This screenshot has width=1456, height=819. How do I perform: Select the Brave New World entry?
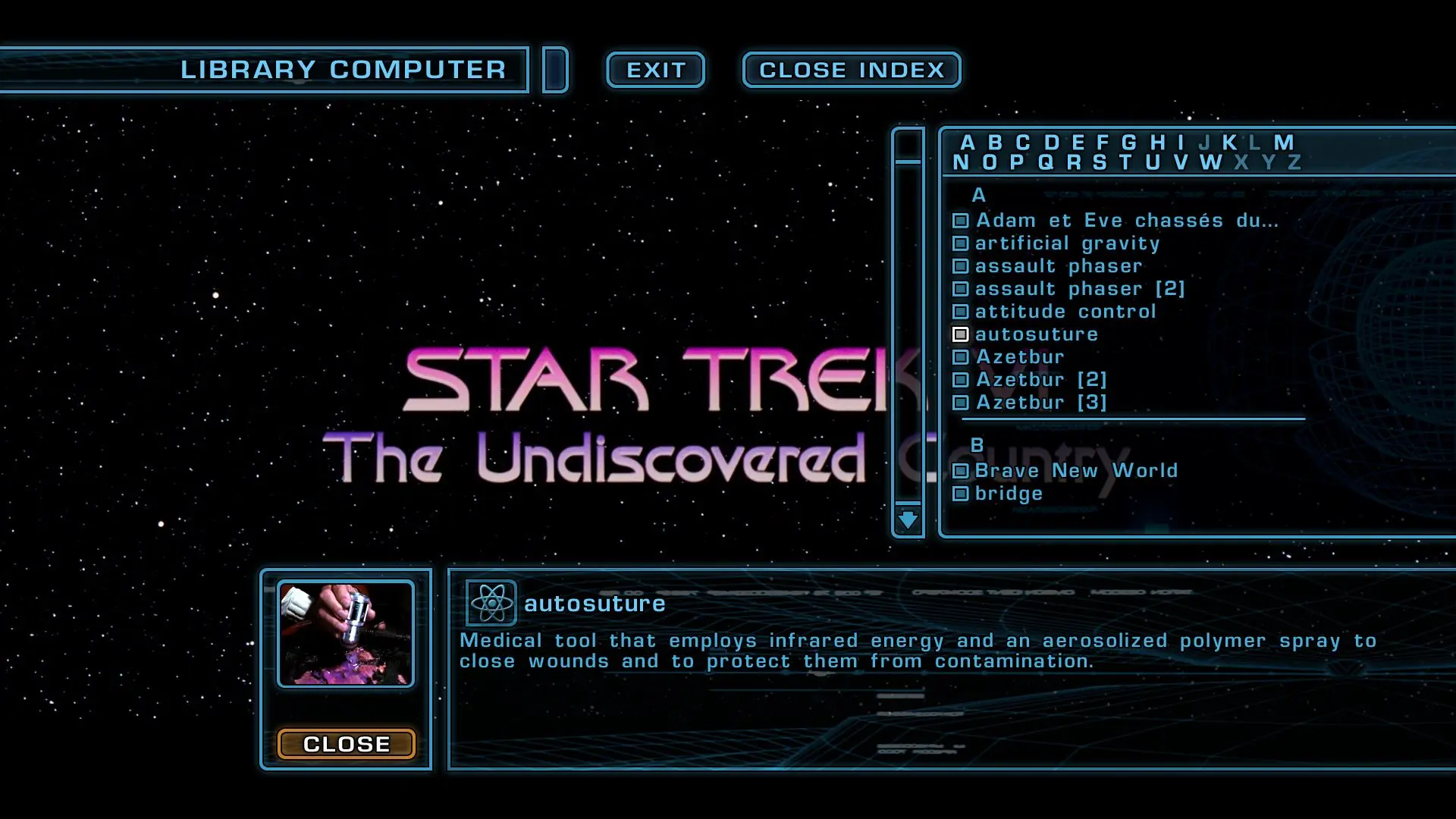point(1075,471)
